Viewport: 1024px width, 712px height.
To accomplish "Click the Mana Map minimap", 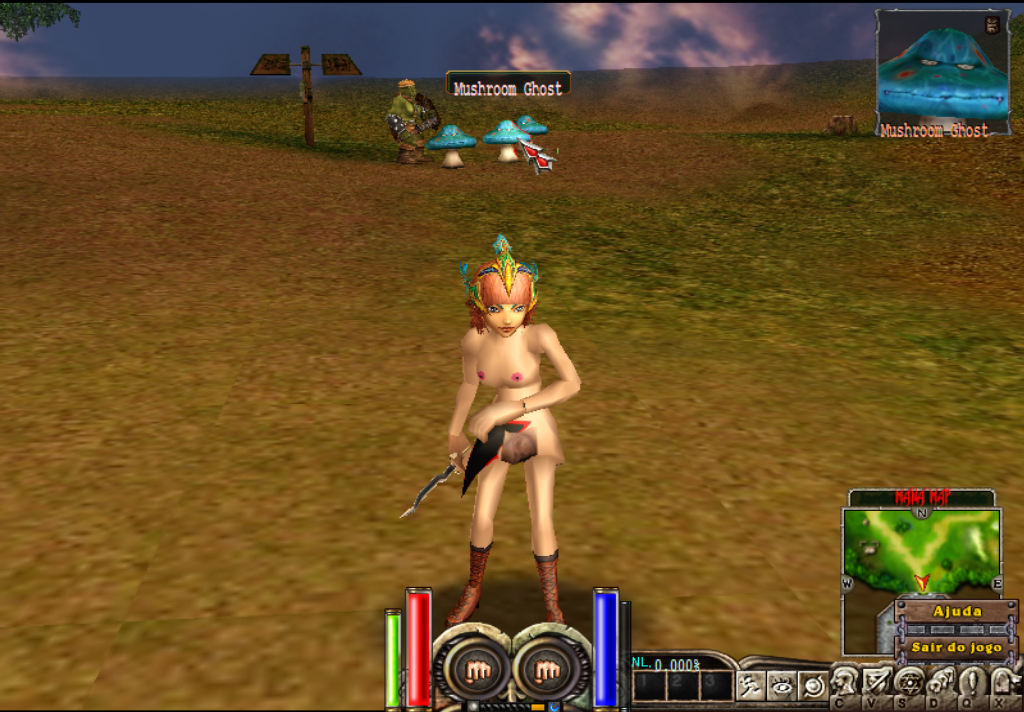I will pyautogui.click(x=920, y=550).
